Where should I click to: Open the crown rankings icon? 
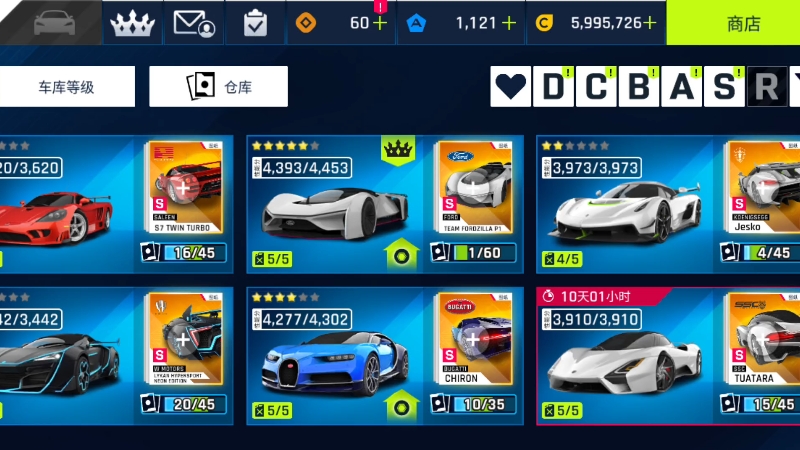click(x=132, y=22)
